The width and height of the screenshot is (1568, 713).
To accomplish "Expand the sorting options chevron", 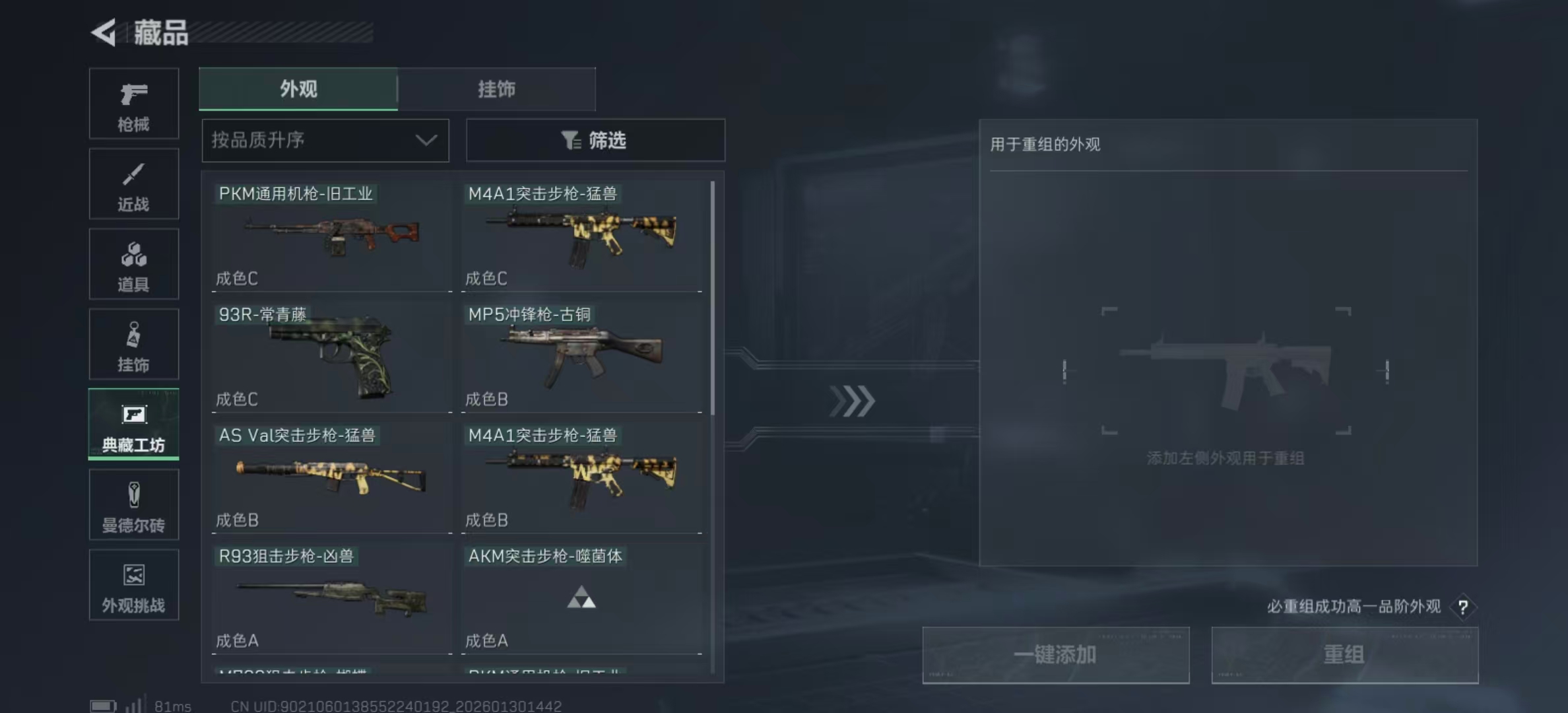I will (426, 140).
